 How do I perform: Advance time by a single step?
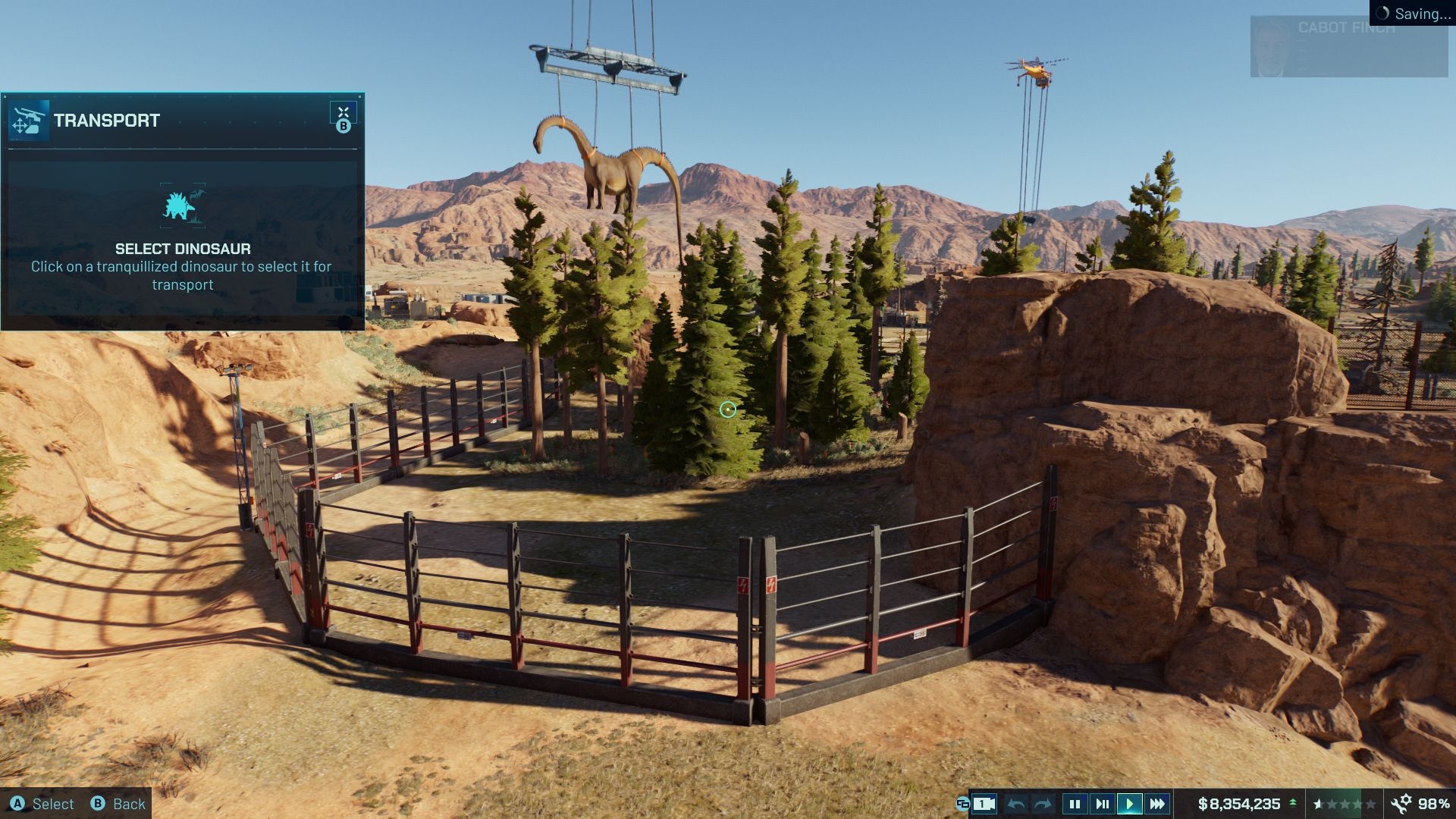(1102, 804)
